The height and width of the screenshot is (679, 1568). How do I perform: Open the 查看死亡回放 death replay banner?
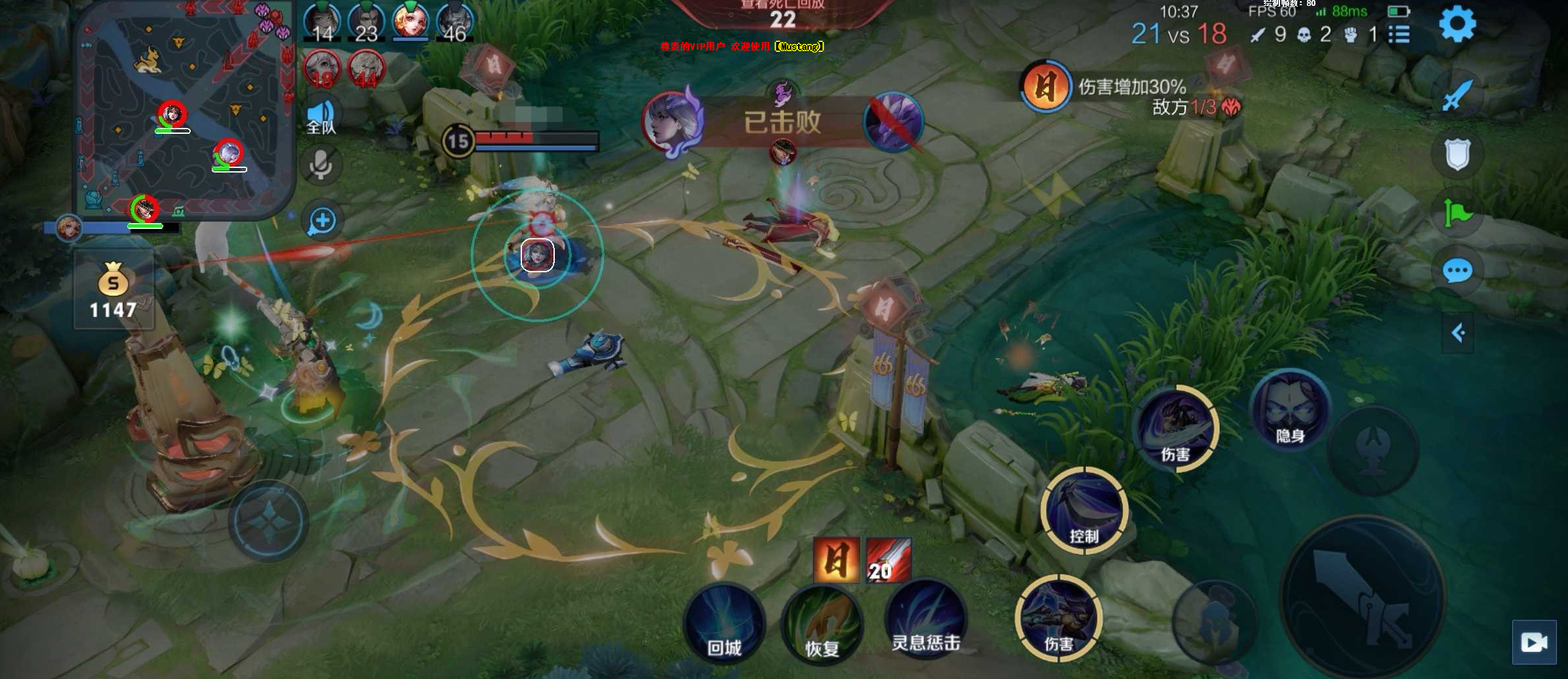(x=782, y=13)
